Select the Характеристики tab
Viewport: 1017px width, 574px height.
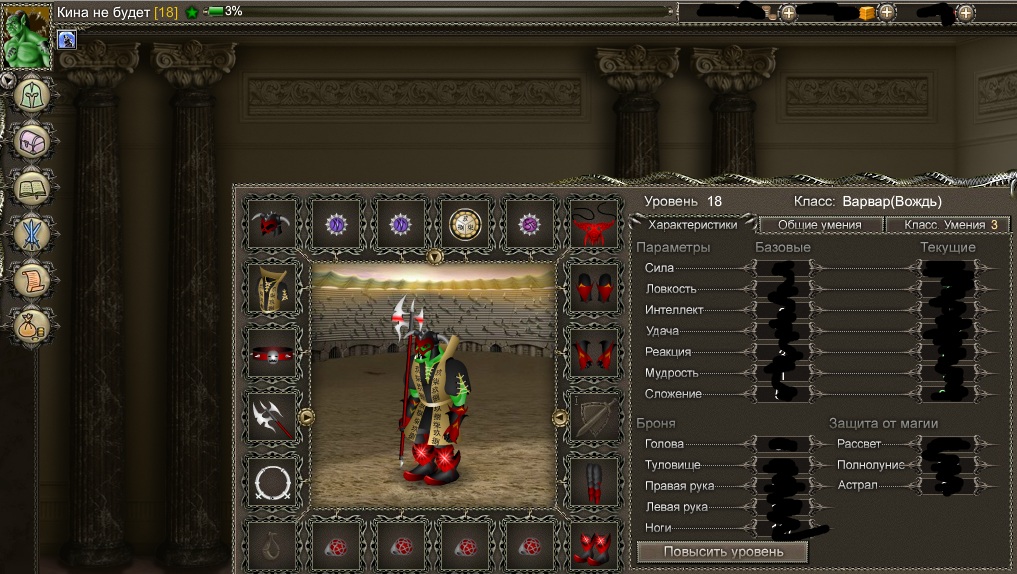tap(692, 225)
